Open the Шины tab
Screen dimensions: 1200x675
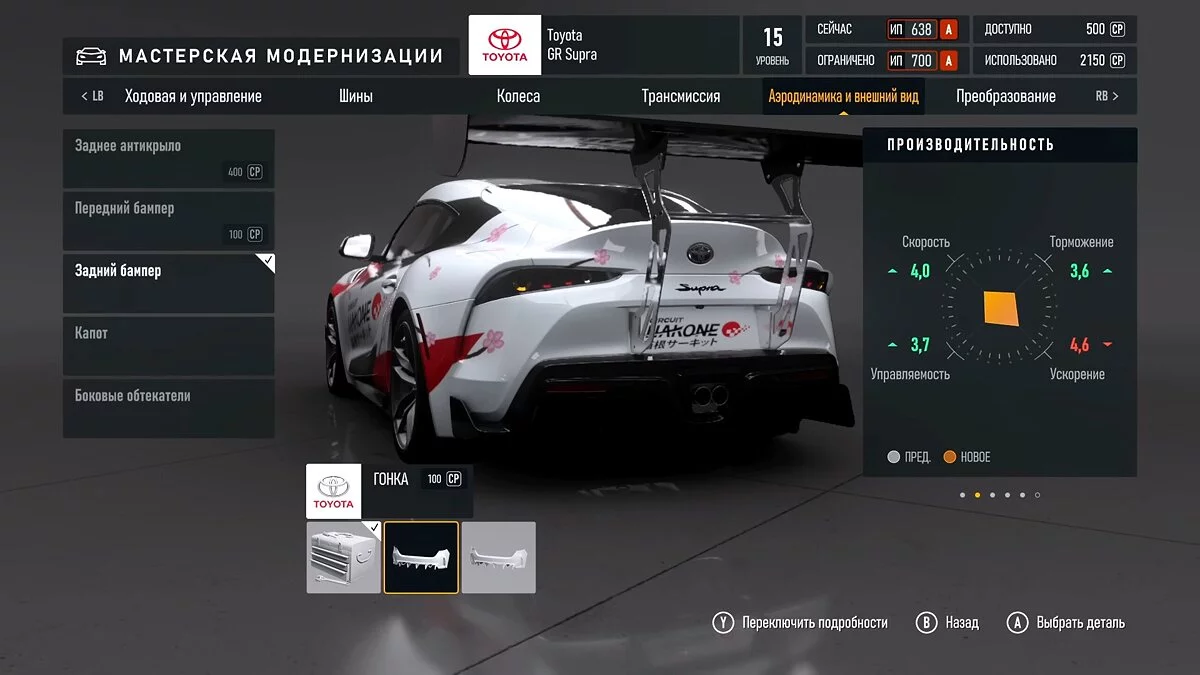coord(355,97)
